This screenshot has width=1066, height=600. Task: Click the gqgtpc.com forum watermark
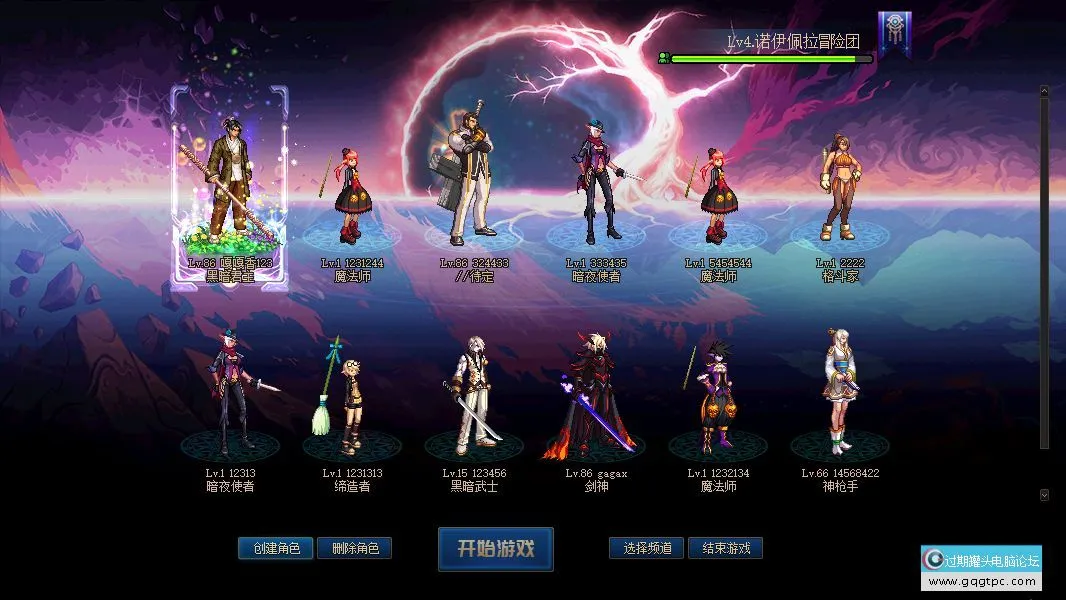[x=981, y=568]
